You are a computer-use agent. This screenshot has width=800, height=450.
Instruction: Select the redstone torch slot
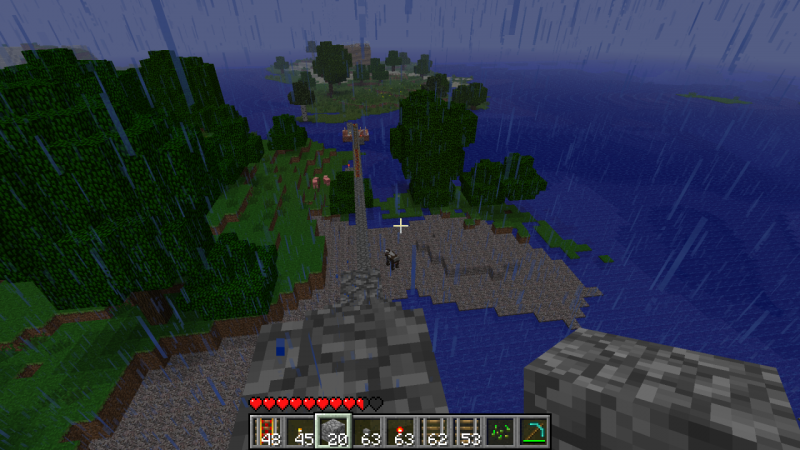(x=399, y=431)
